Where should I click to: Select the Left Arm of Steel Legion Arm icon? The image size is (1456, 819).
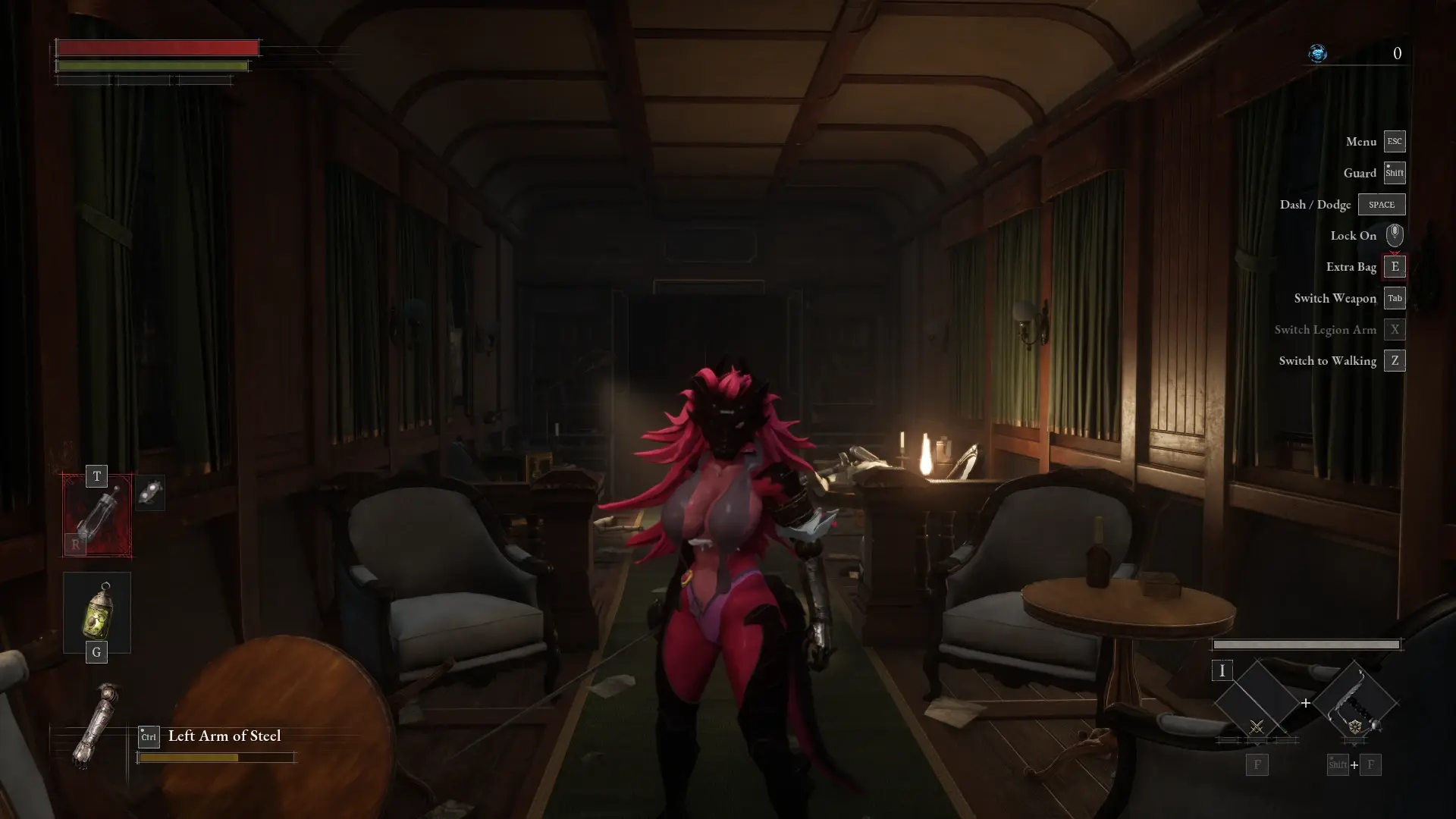[96, 726]
